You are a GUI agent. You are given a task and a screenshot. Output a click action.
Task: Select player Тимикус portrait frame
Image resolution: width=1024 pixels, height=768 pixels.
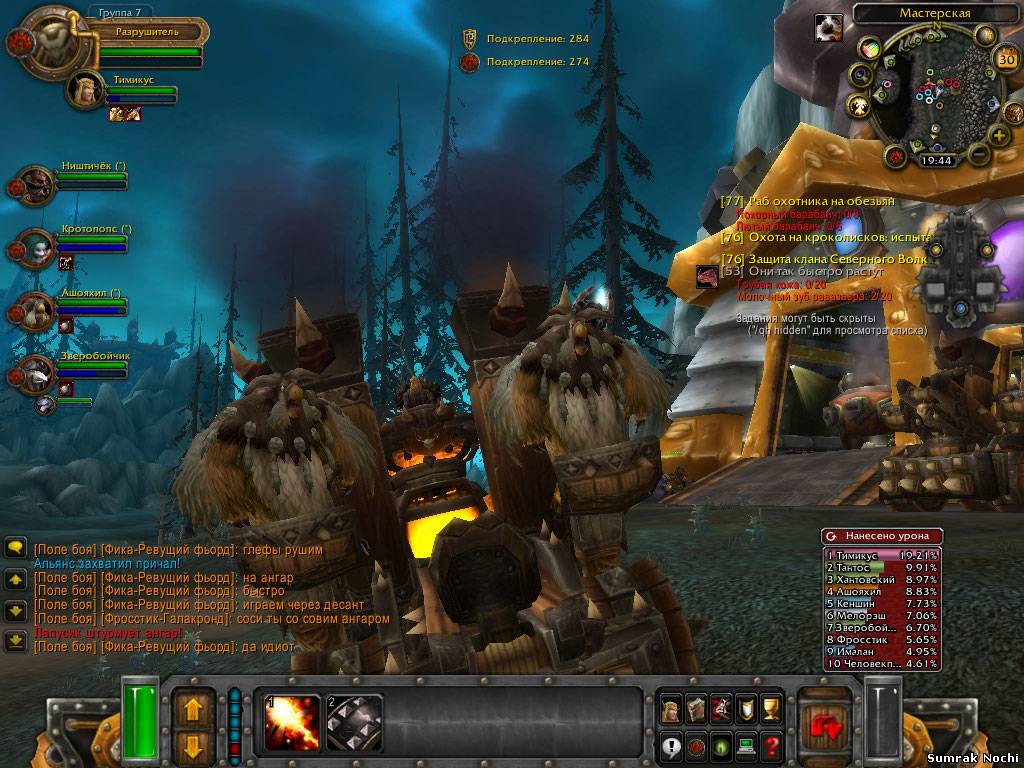coord(86,90)
